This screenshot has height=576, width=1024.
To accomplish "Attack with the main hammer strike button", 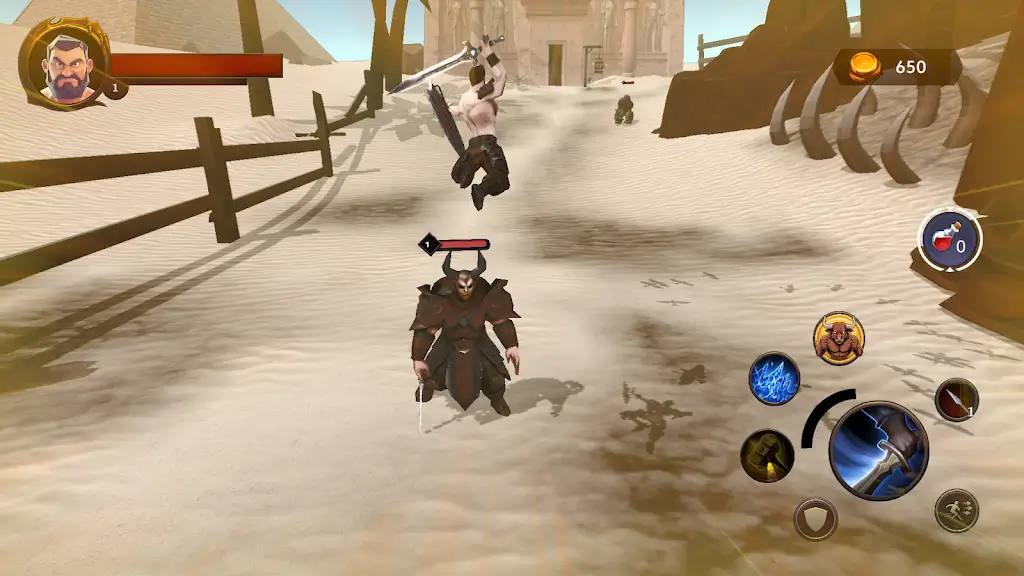I will [x=878, y=450].
